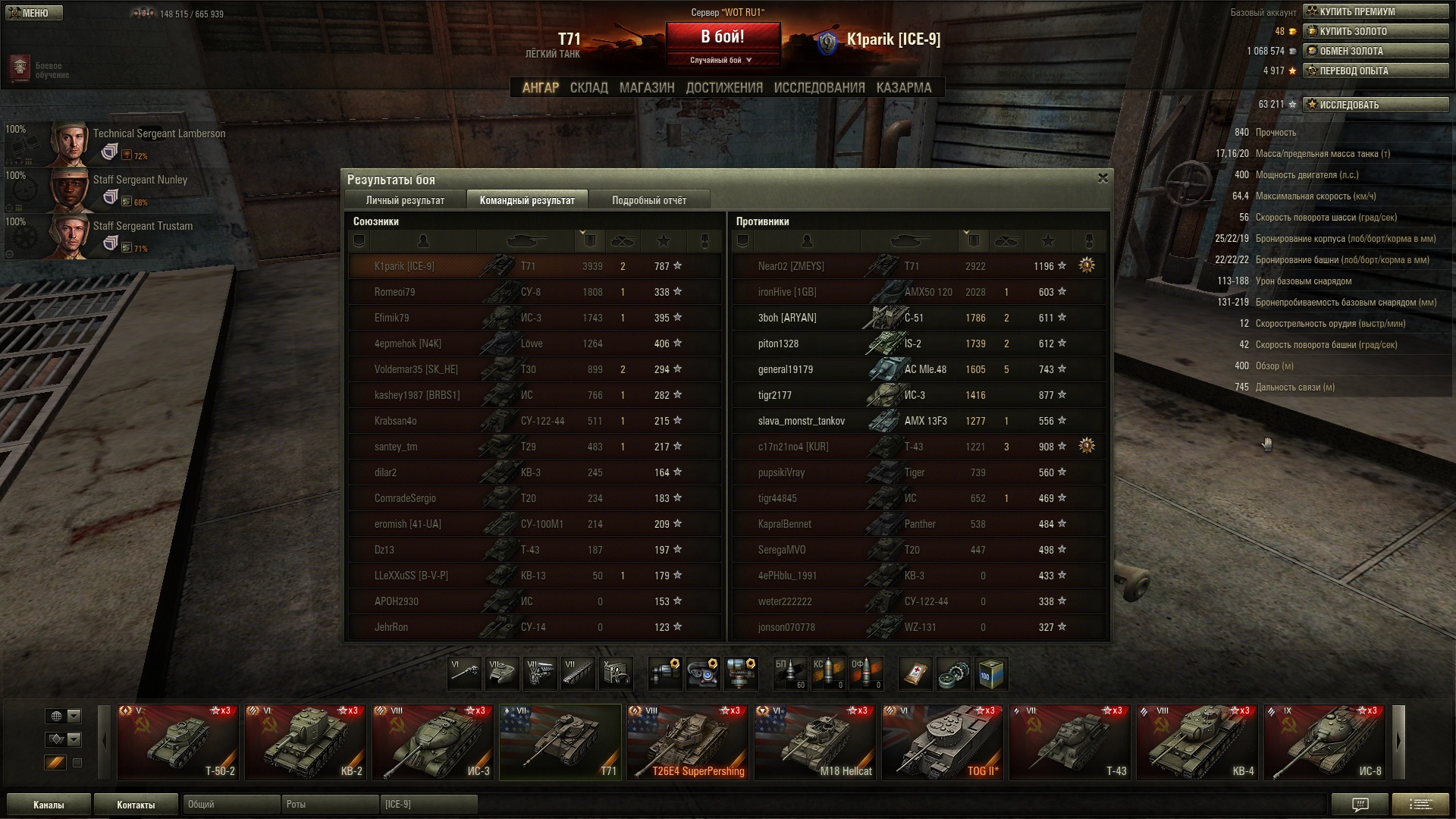
Task: Go to the ДОСТИЖЕНИЯ section
Action: [724, 88]
